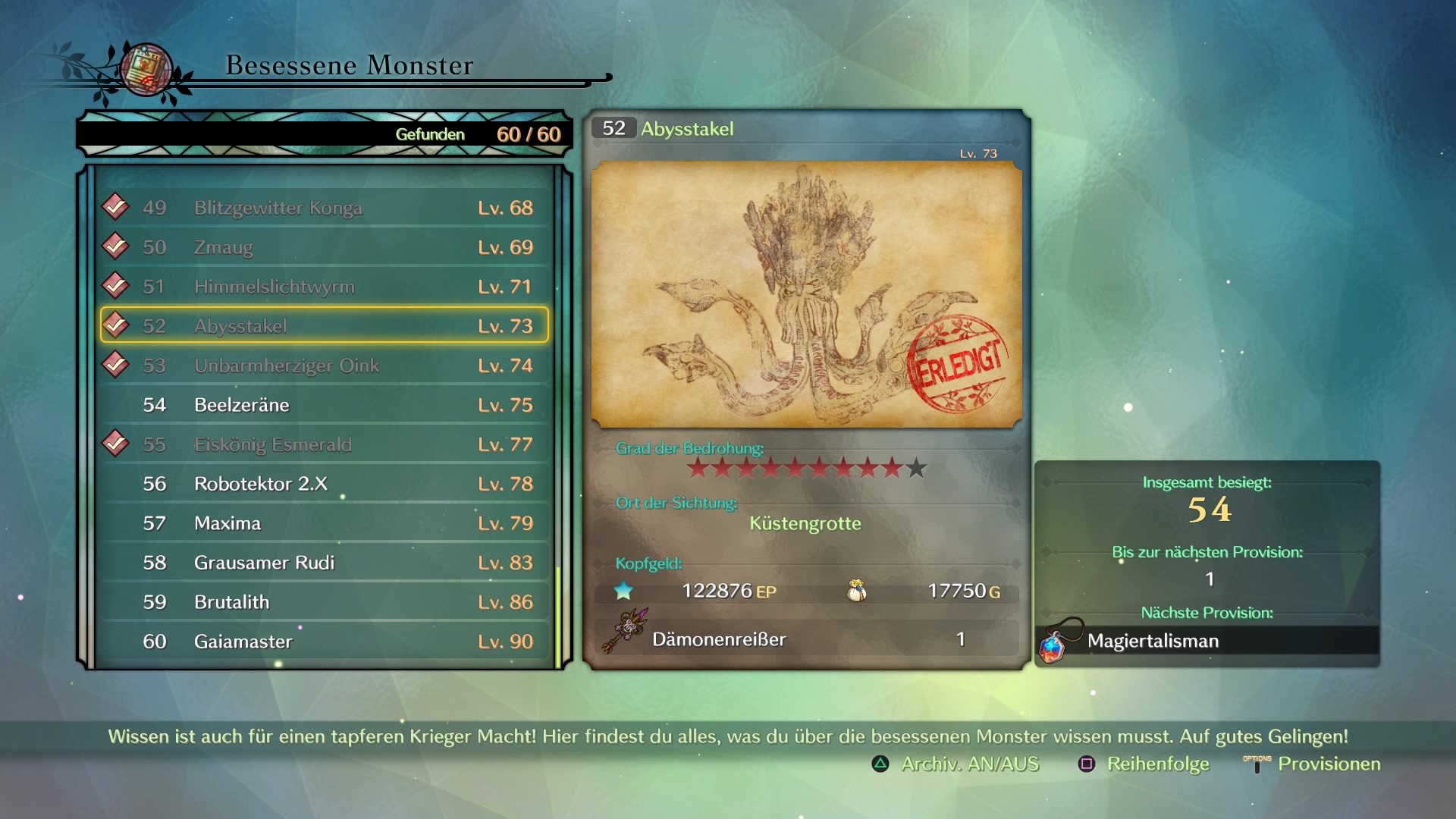Select Gaiamaster at the list bottom
1456x819 pixels.
click(325, 642)
